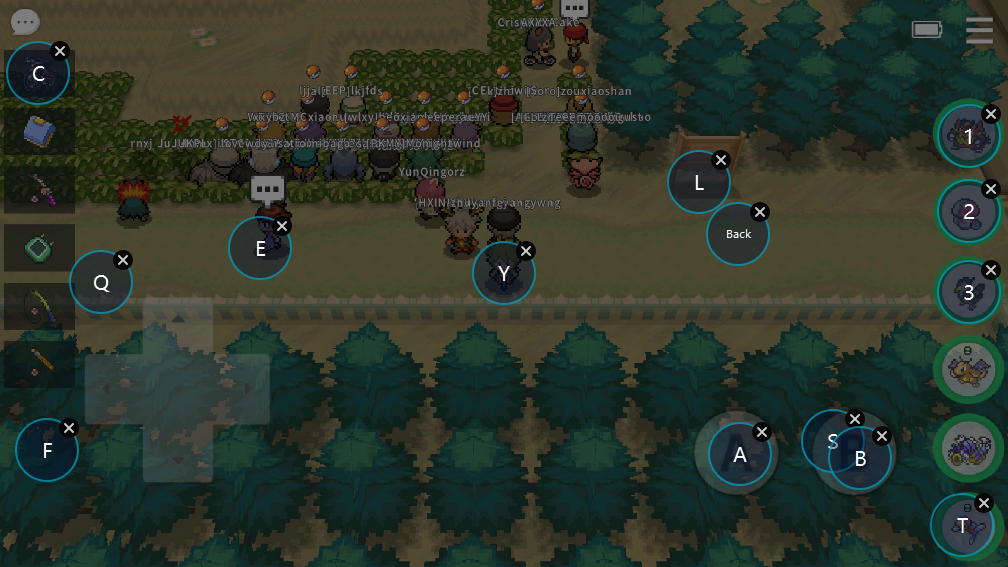Remove the Q key mapping with its X

123,260
